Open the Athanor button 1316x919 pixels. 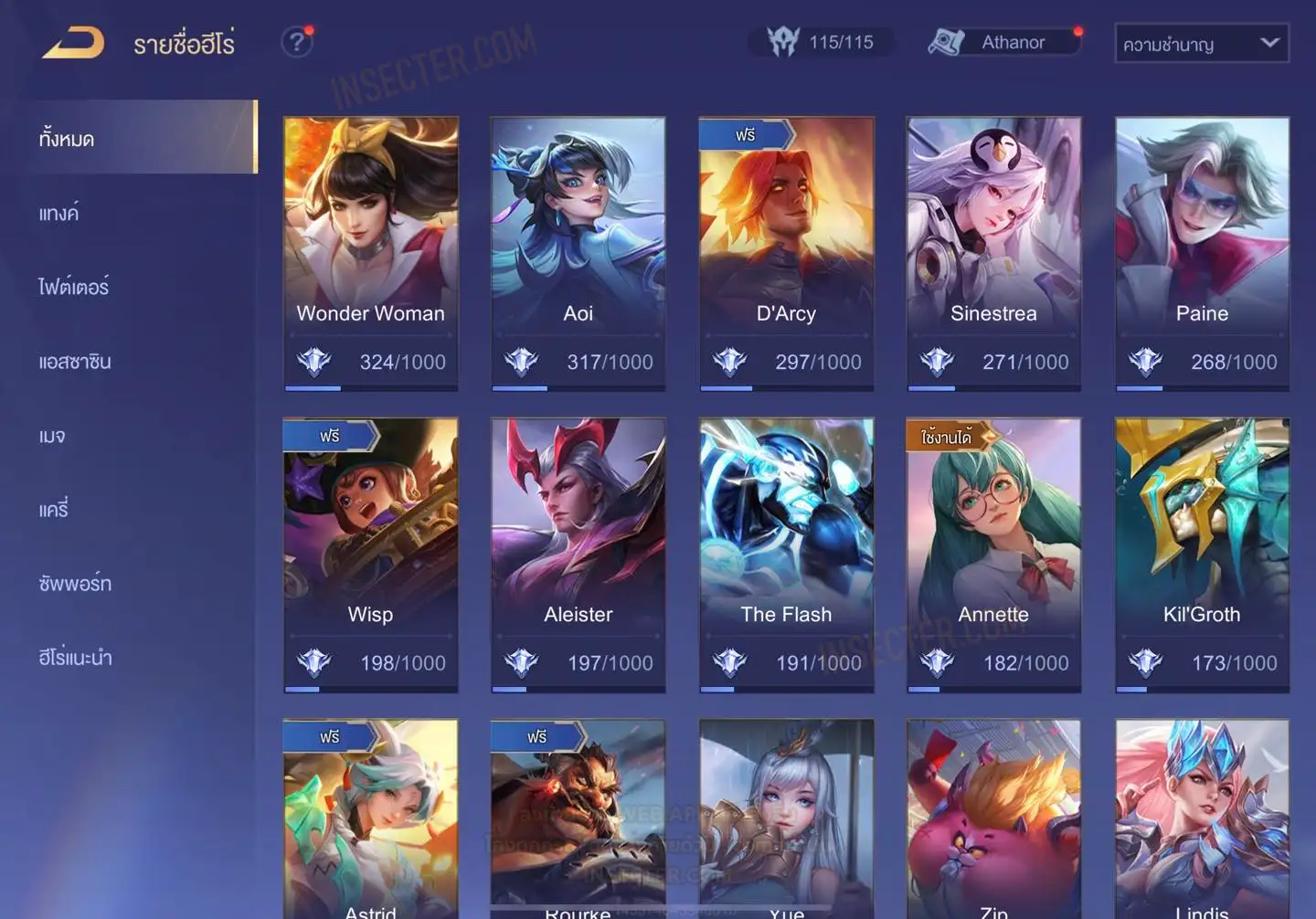point(1005,42)
